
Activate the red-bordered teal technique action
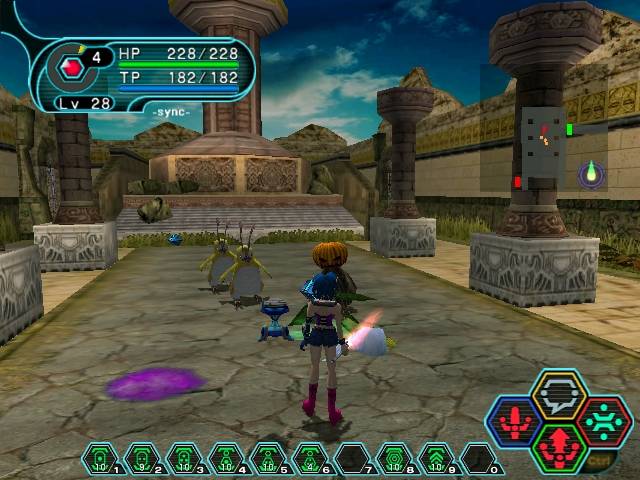click(603, 421)
